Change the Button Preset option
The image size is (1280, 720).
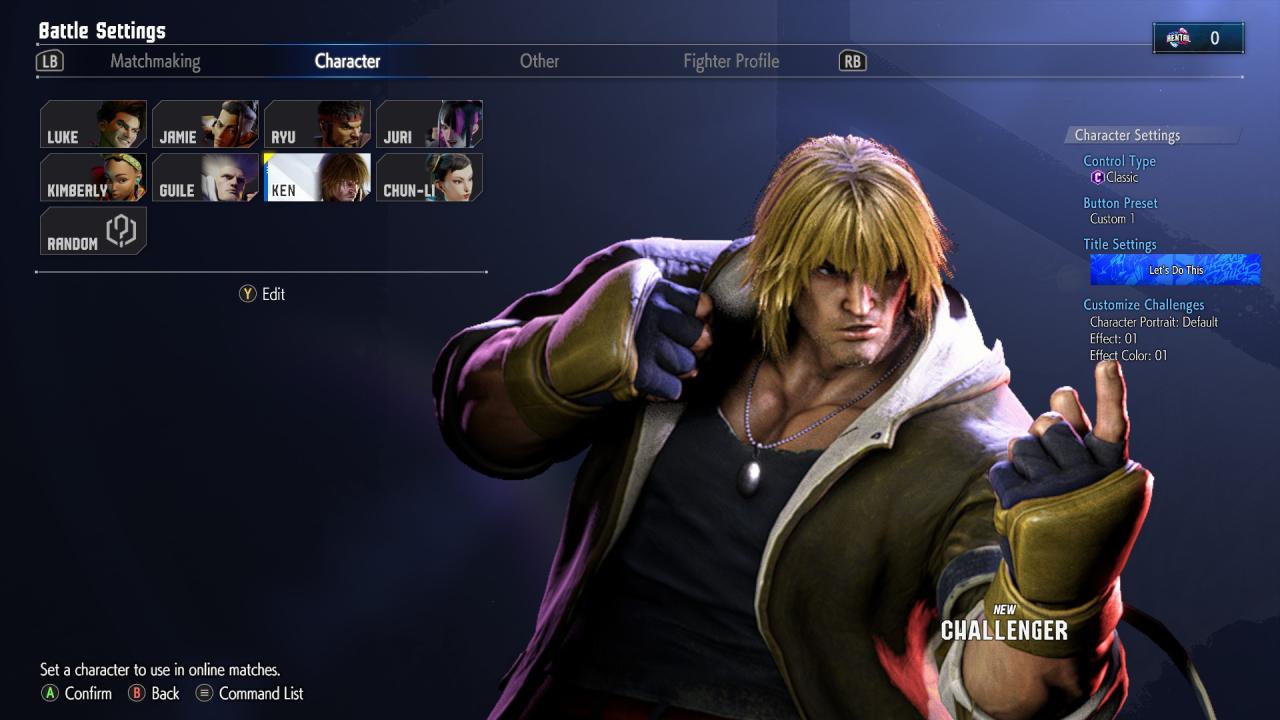[1120, 203]
